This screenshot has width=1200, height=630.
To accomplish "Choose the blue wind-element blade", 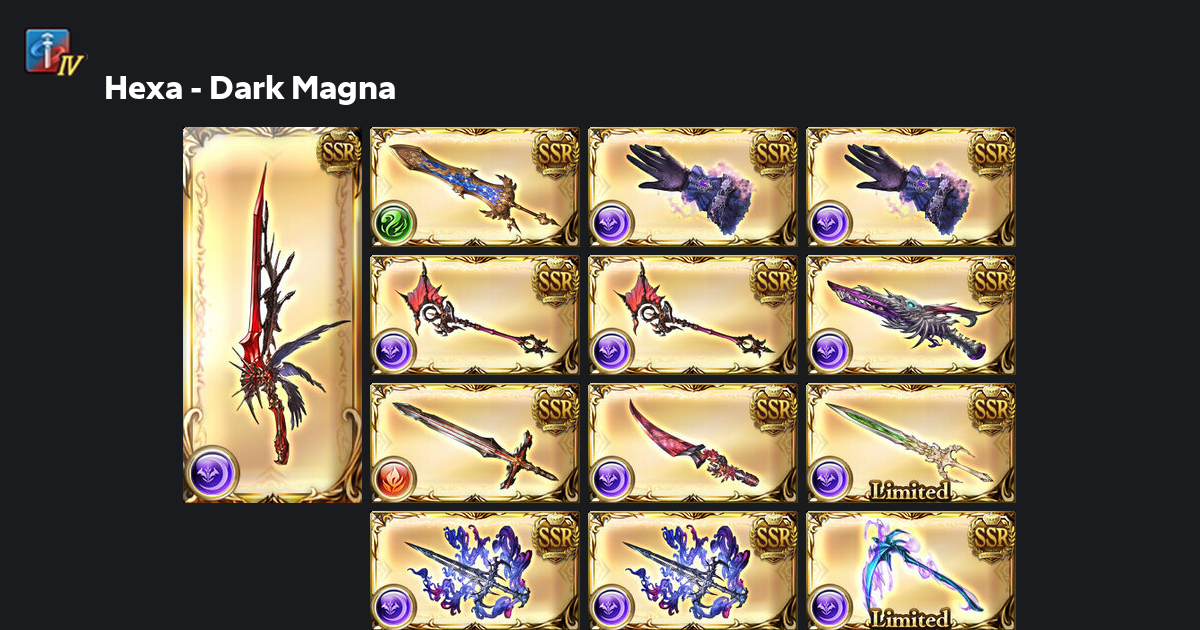I will coord(474,187).
